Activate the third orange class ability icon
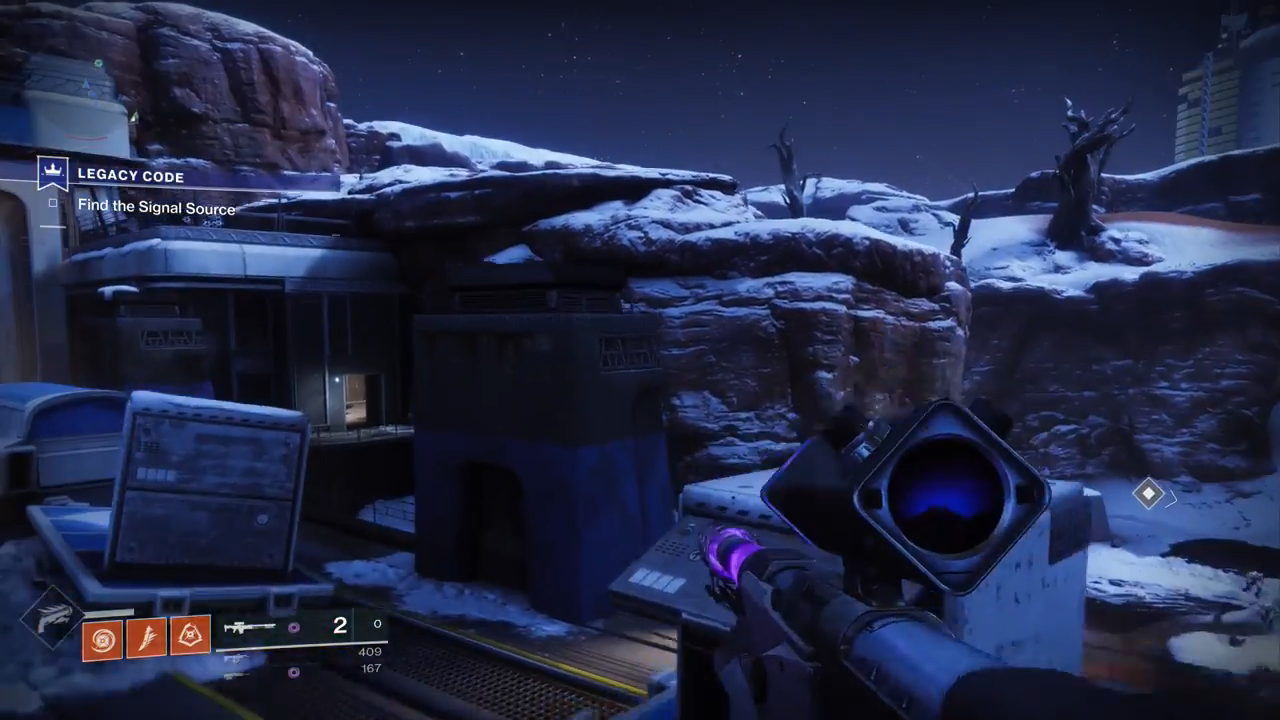Viewport: 1280px width, 720px height. [x=190, y=636]
